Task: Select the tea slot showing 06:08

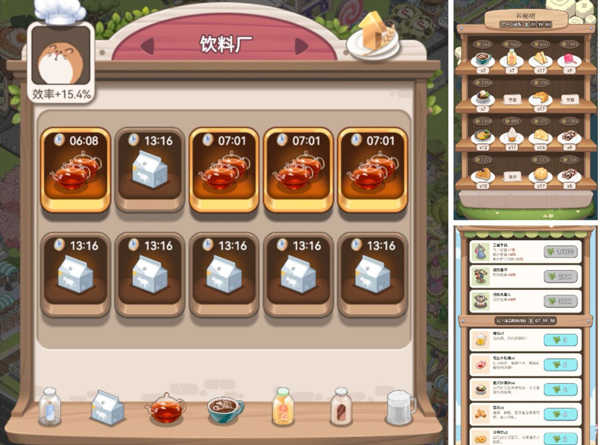Action: click(x=76, y=169)
